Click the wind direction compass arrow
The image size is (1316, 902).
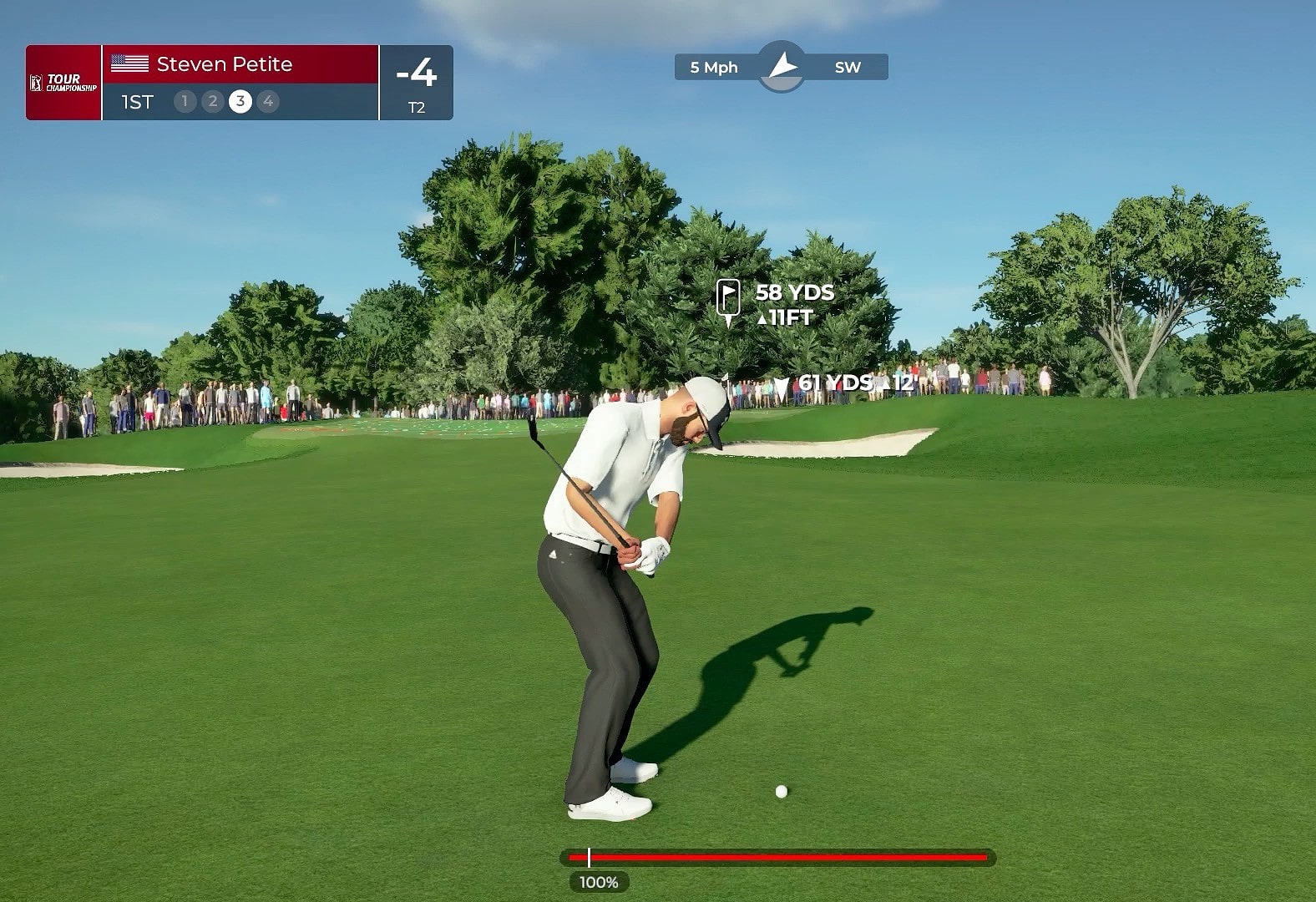pos(782,63)
